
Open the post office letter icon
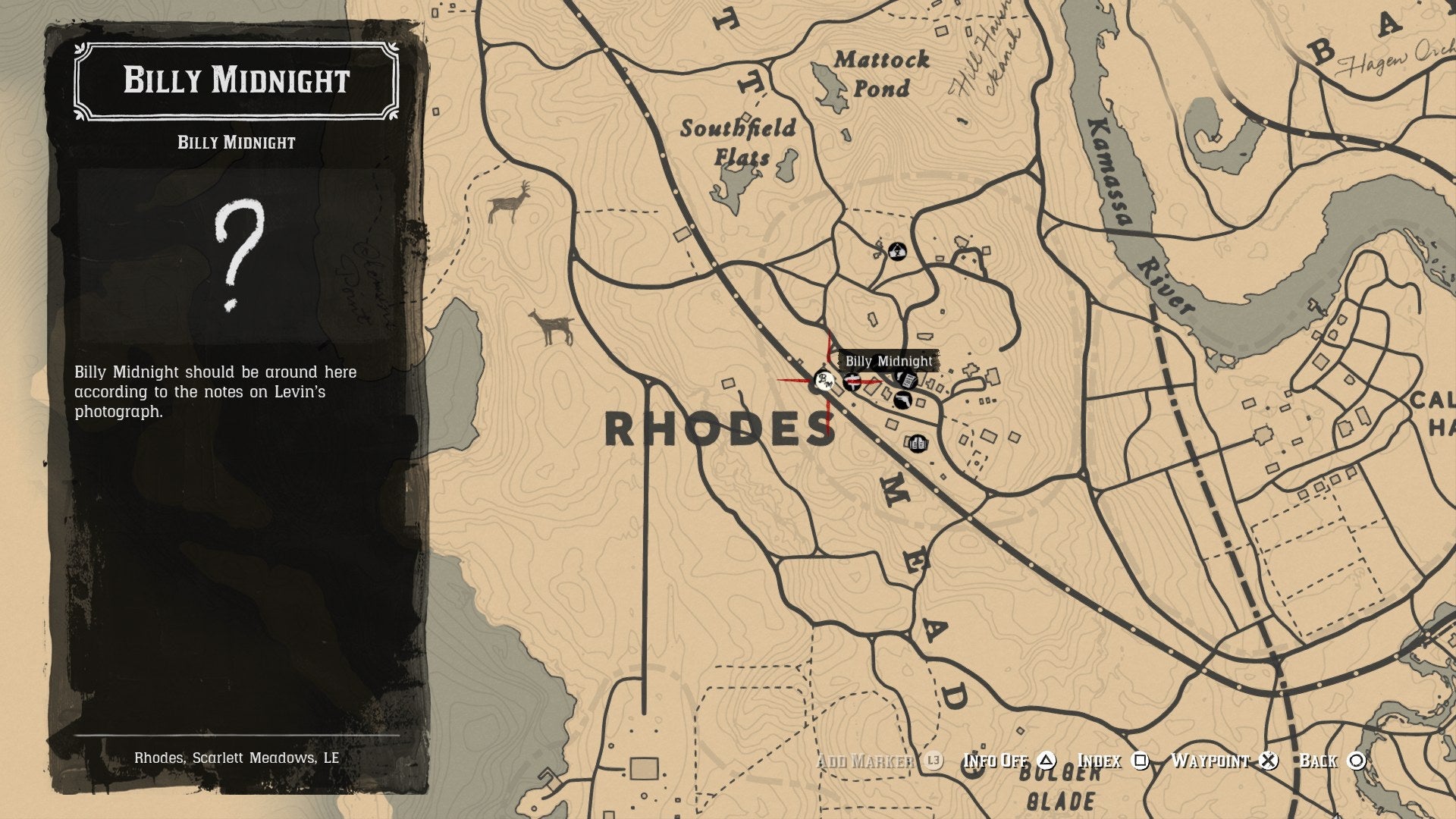point(905,380)
